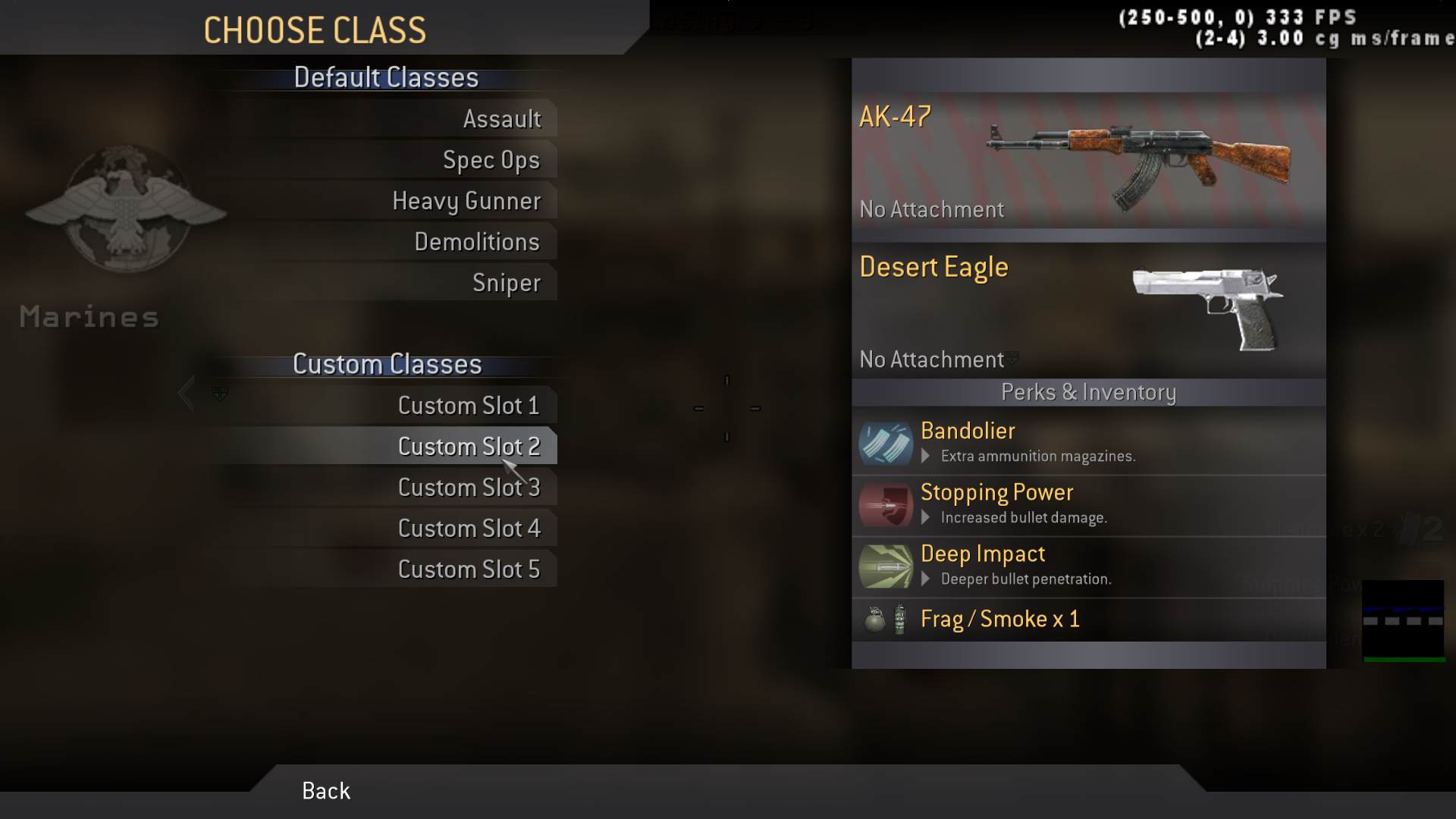Expand the Perks & Inventory section

[x=1087, y=392]
